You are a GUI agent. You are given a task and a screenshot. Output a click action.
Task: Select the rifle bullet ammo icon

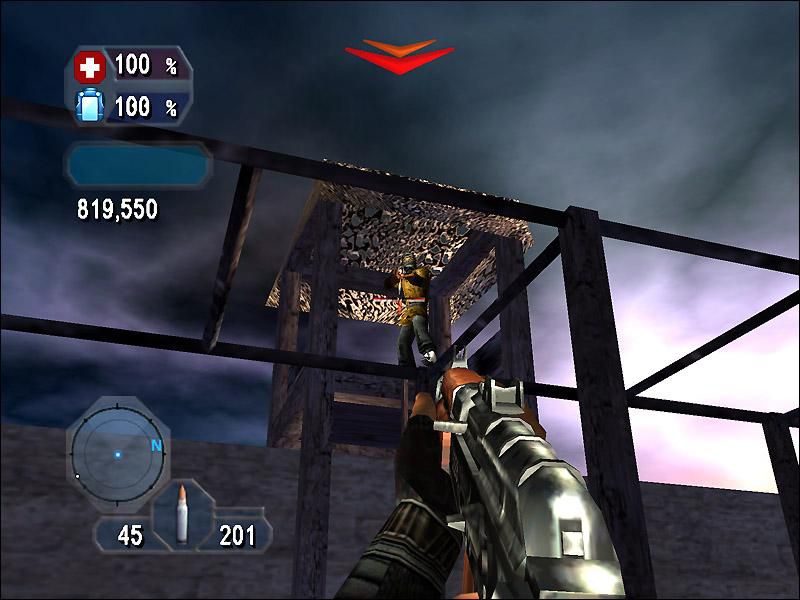182,516
